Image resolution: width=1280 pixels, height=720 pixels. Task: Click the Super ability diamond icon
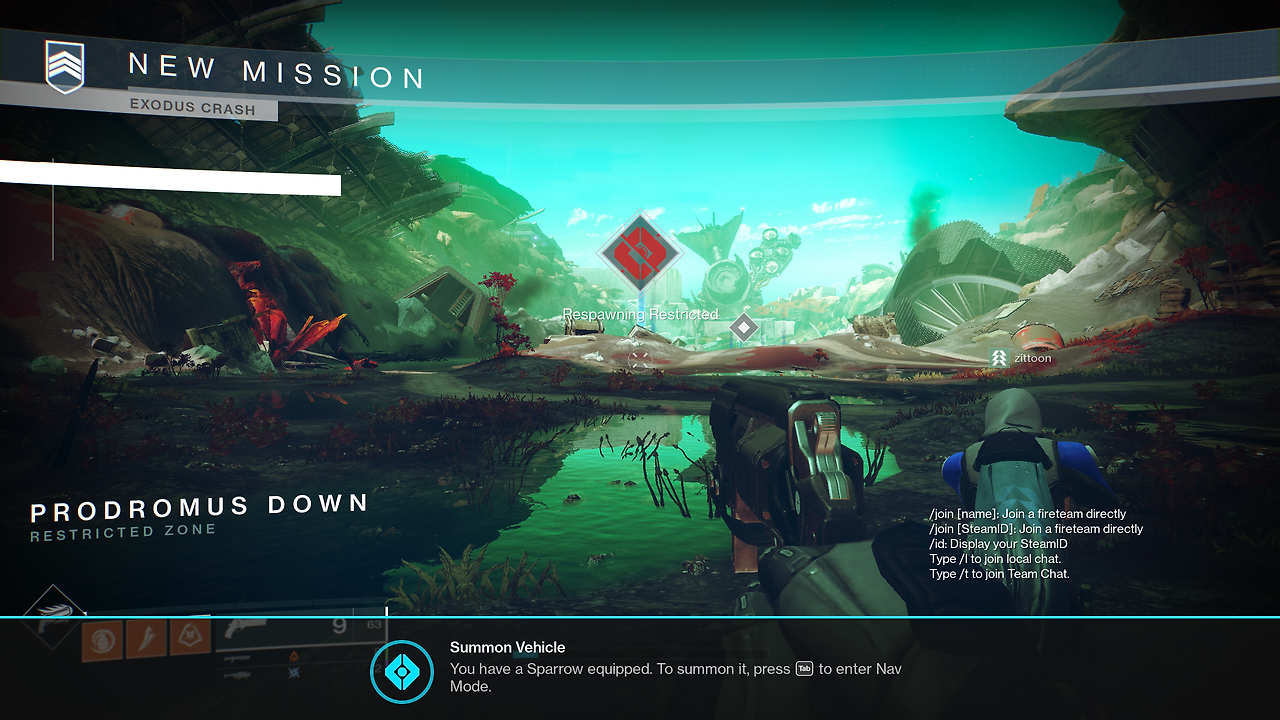(53, 614)
